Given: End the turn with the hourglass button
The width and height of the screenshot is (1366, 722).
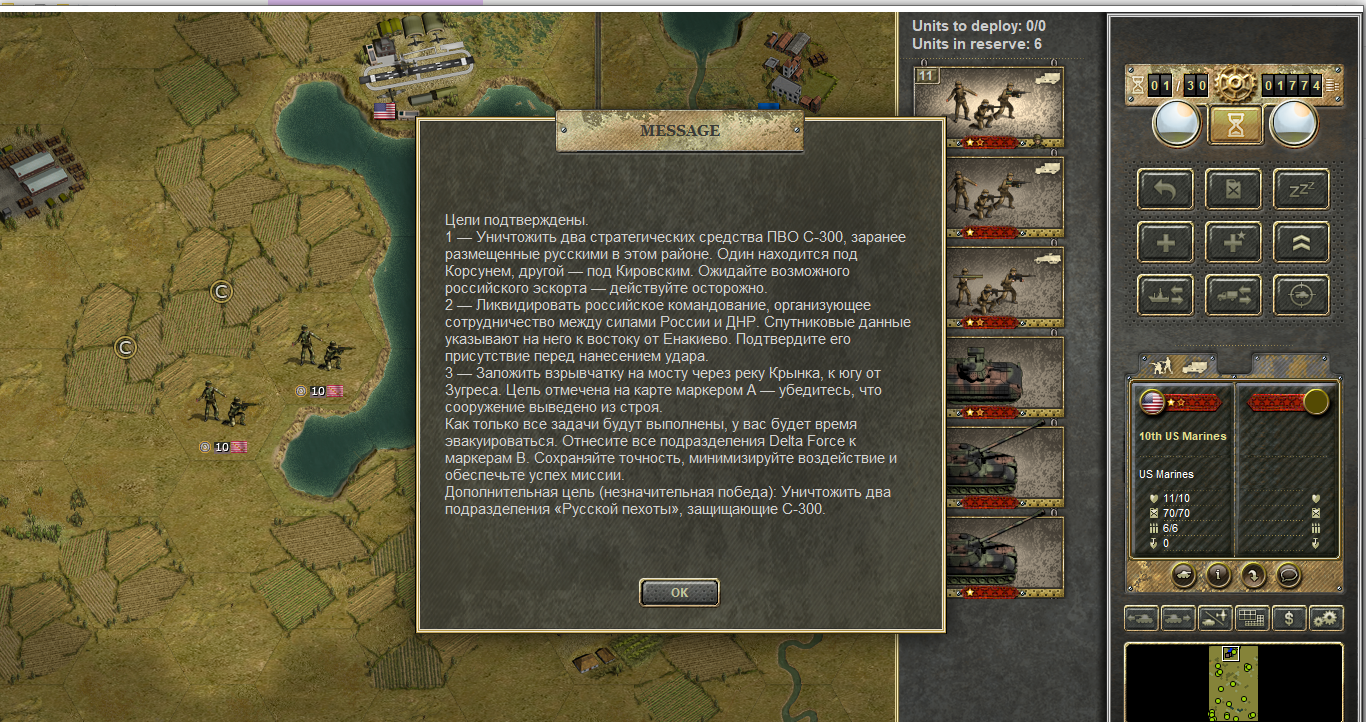Looking at the screenshot, I should [x=1235, y=124].
